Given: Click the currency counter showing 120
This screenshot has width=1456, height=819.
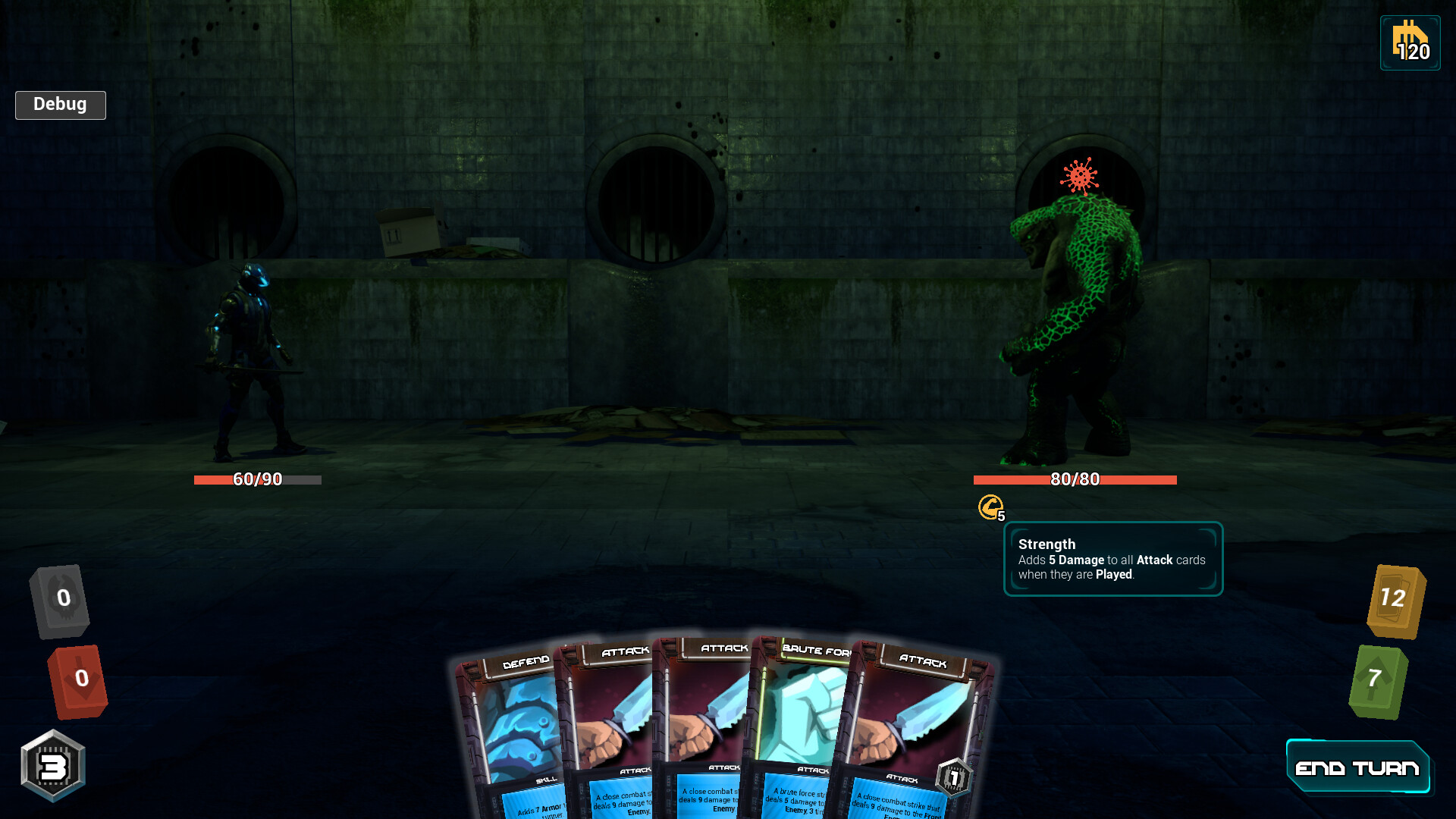Looking at the screenshot, I should [1409, 43].
